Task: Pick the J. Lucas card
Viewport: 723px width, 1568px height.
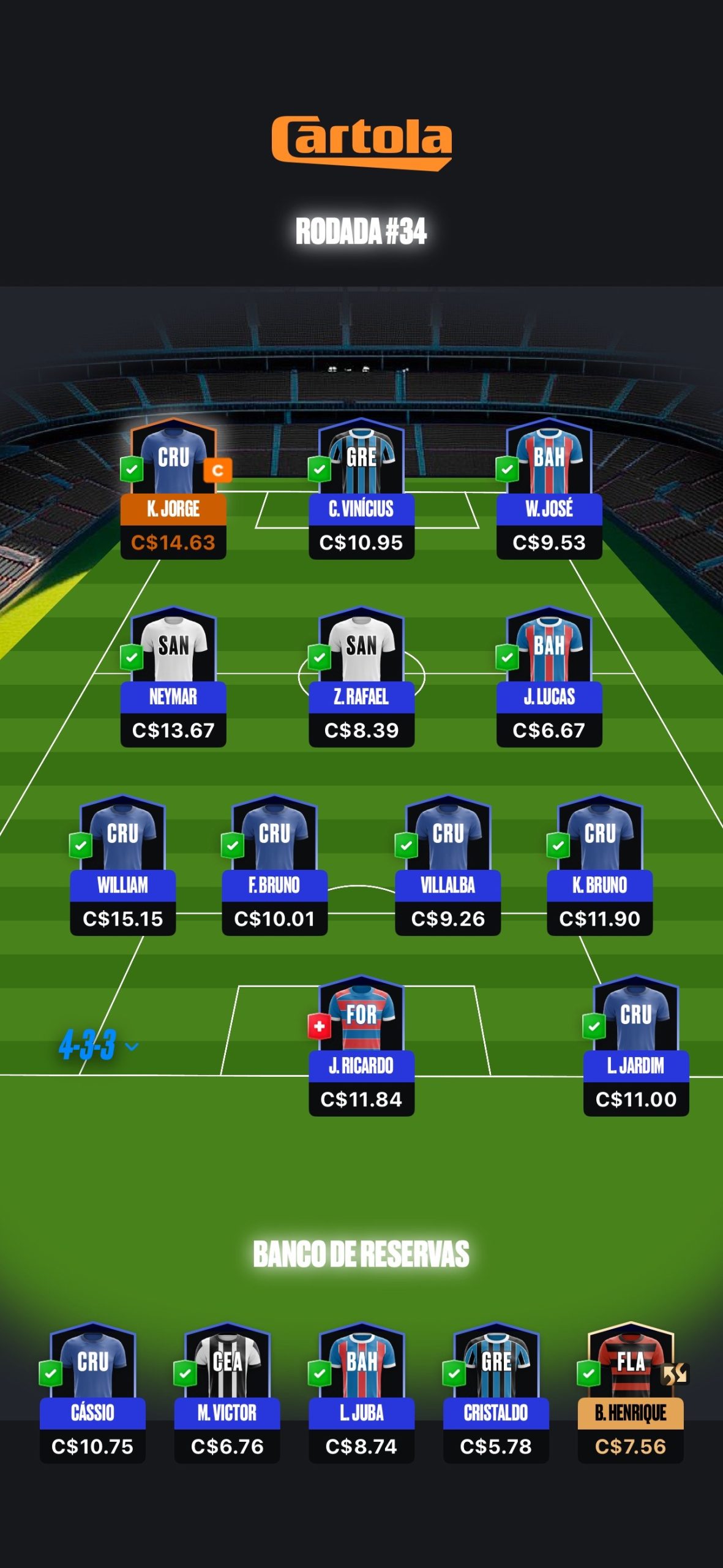Action: click(x=549, y=678)
